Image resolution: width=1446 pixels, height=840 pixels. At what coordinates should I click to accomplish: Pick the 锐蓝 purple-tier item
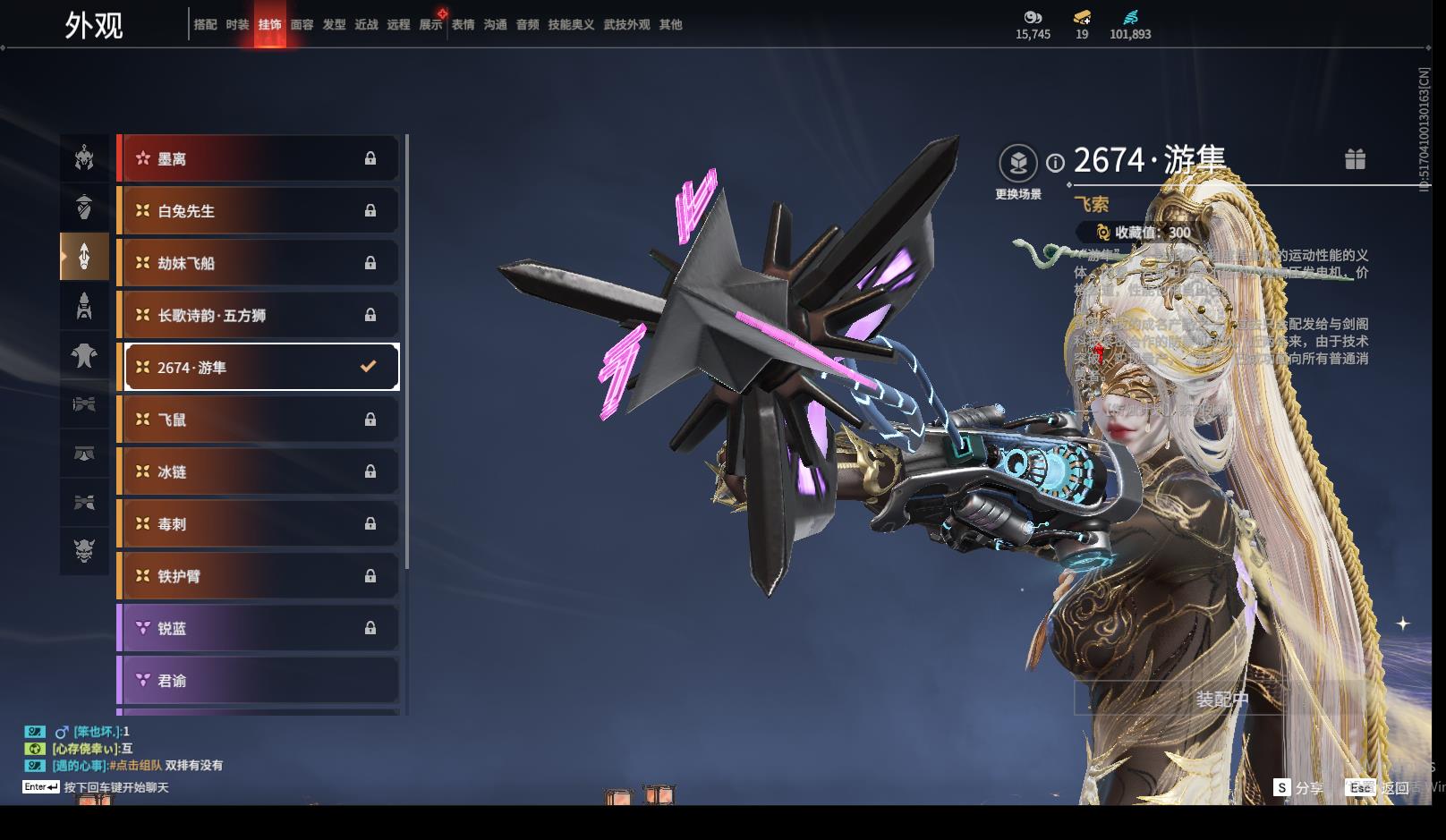coord(259,628)
